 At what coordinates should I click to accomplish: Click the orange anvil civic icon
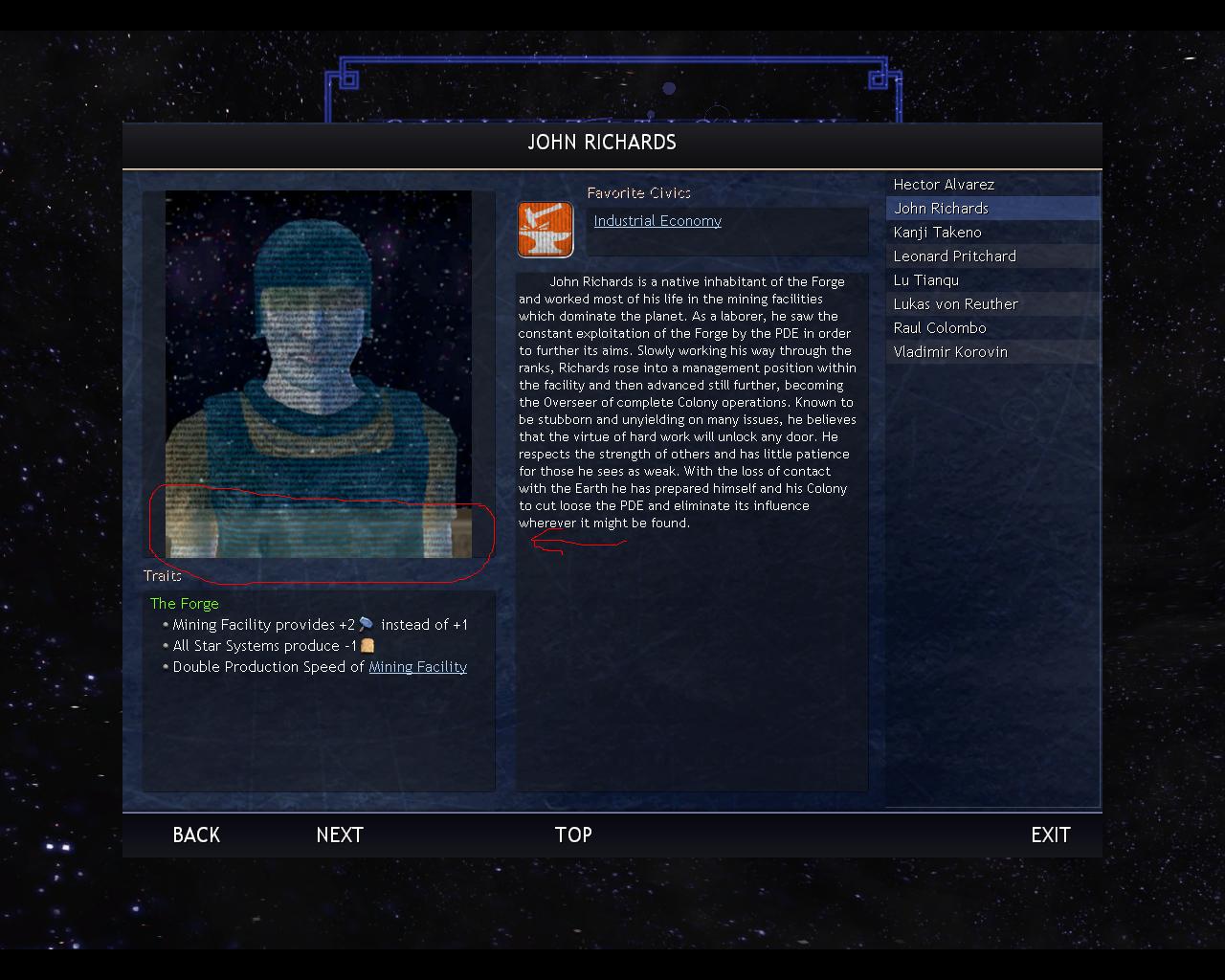pyautogui.click(x=546, y=230)
